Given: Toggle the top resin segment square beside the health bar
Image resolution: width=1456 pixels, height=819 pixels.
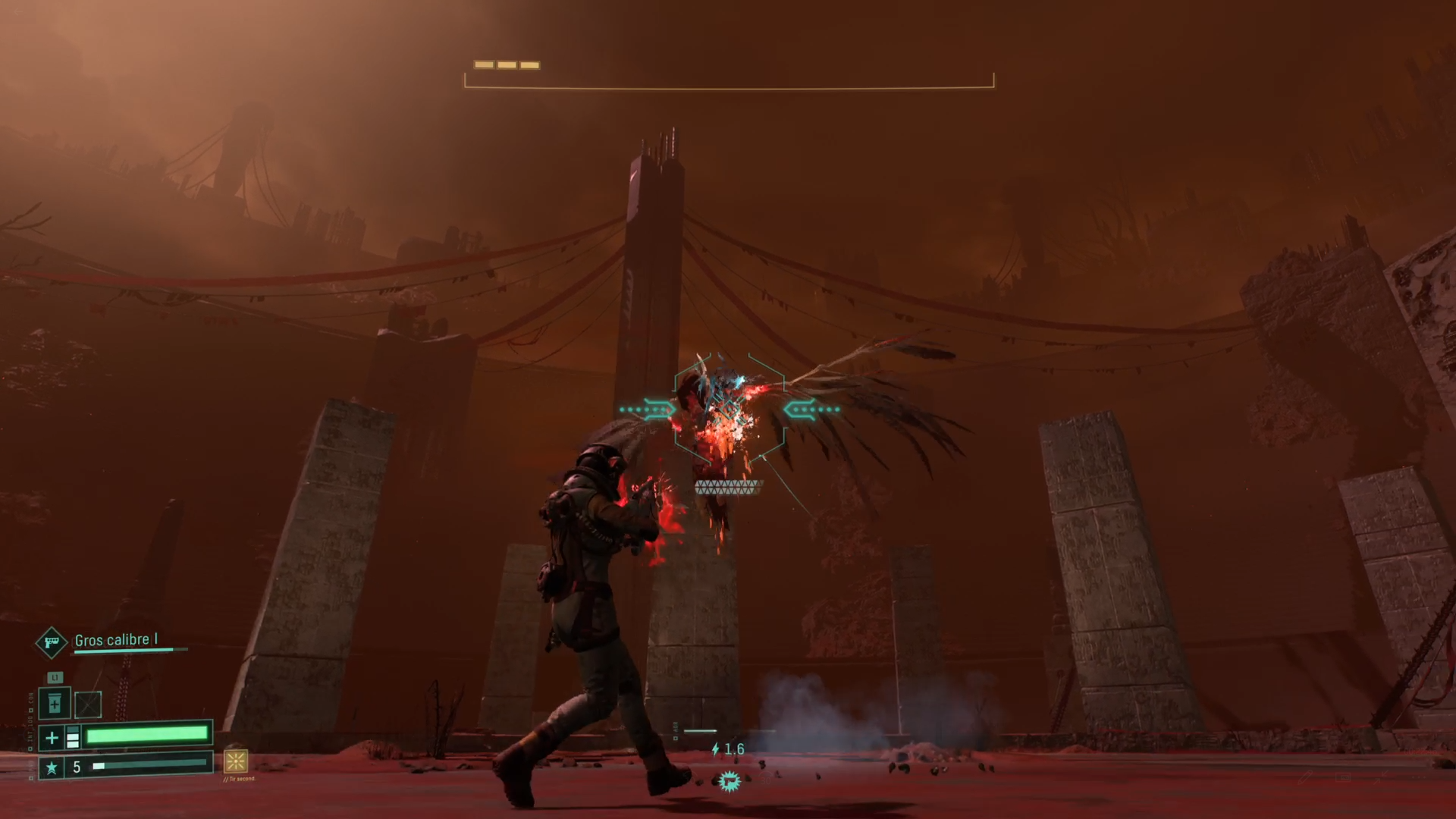Looking at the screenshot, I should [73, 730].
